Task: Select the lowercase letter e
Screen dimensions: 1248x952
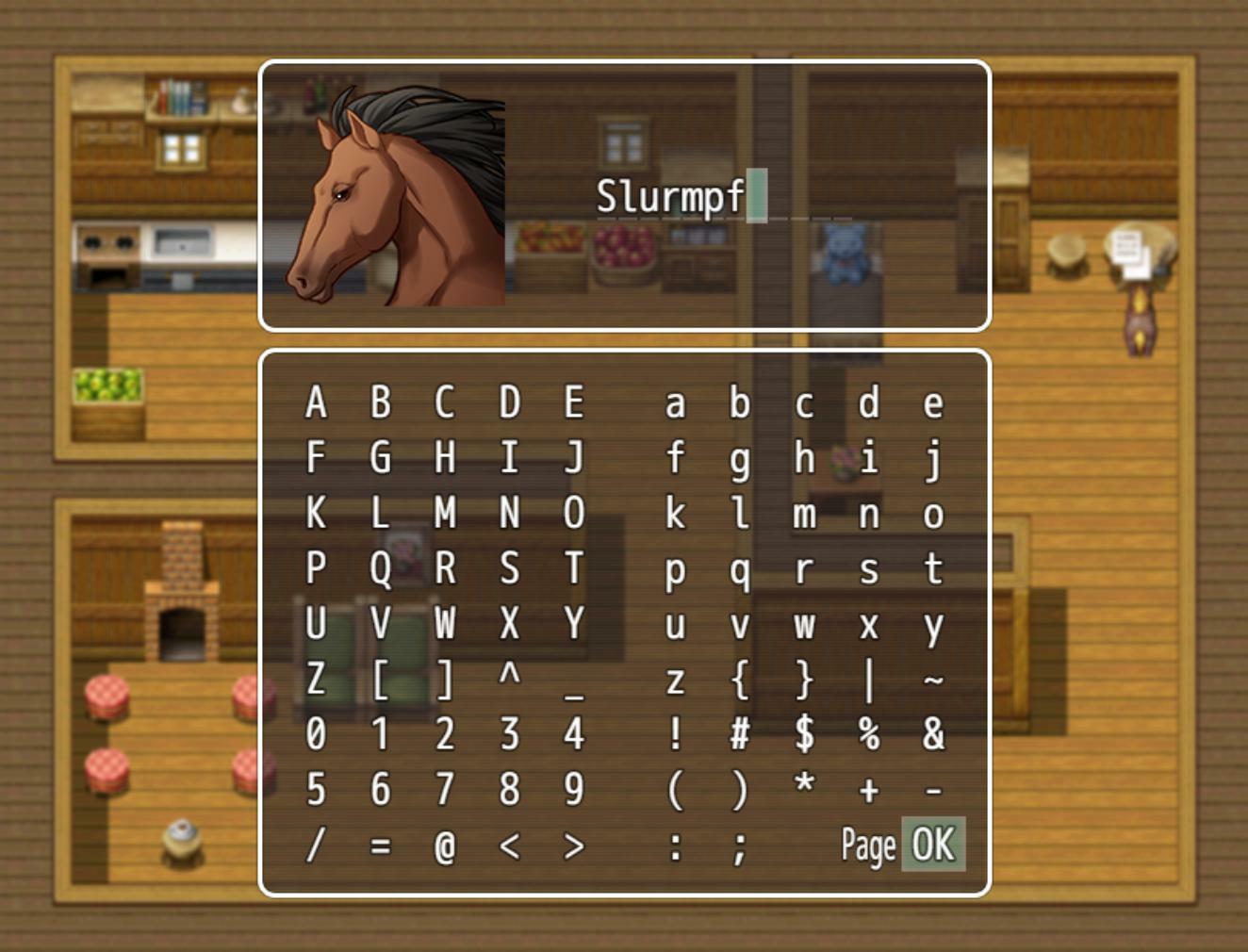Action: click(933, 402)
